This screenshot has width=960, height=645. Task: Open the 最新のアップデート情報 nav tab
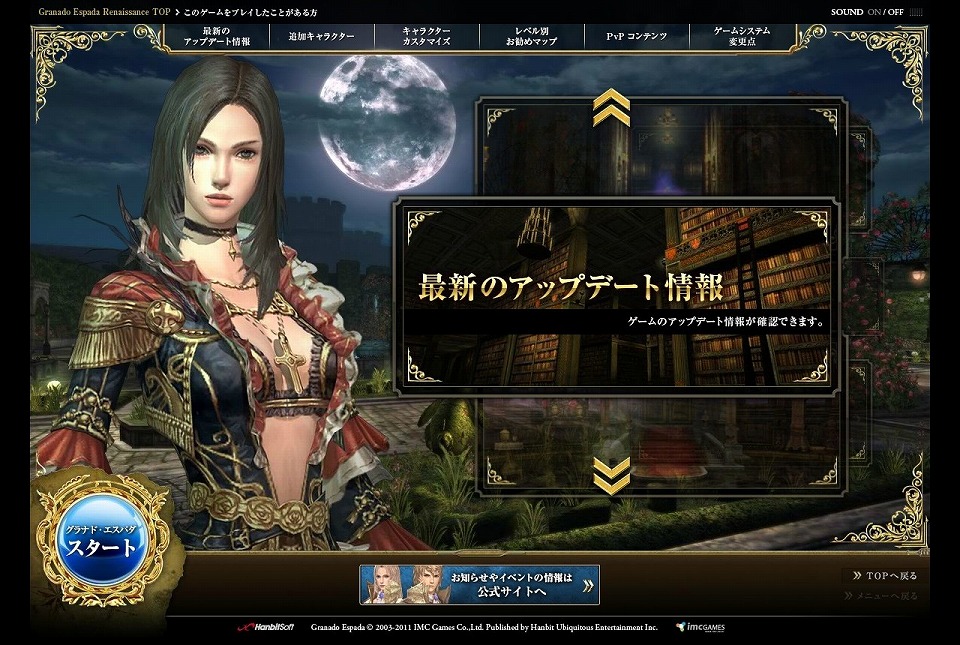click(217, 37)
